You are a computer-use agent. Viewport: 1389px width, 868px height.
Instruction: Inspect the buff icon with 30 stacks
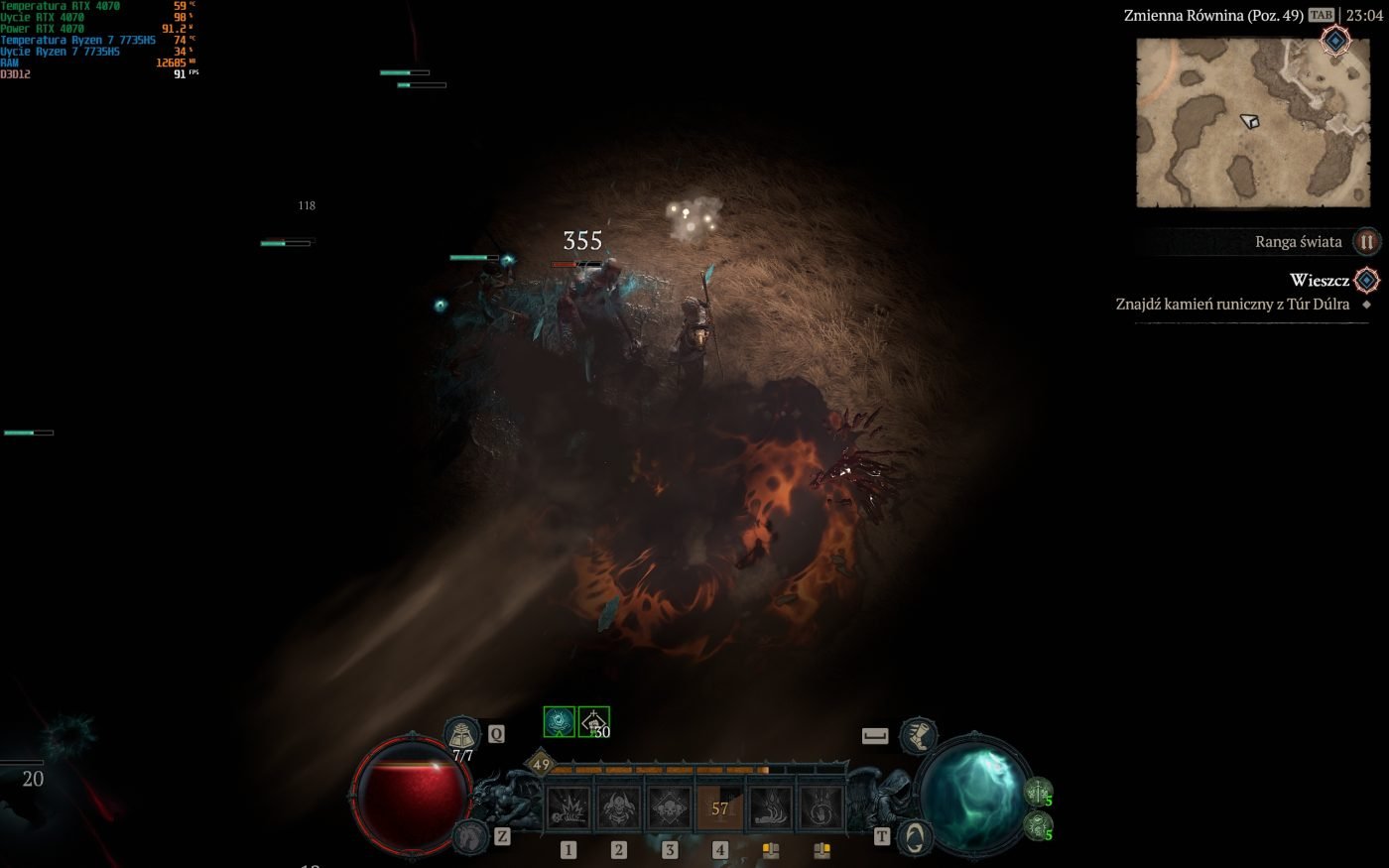[x=593, y=721]
